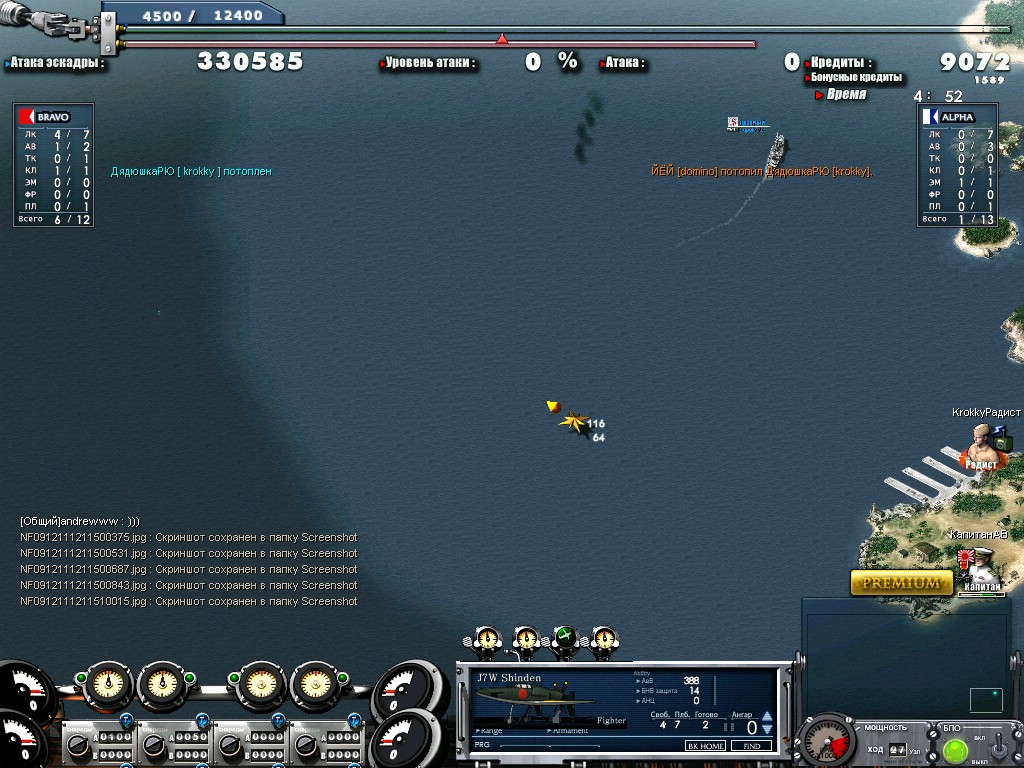The height and width of the screenshot is (768, 1024).
Task: Click the FIND button on aircraft panel
Action: click(x=751, y=746)
